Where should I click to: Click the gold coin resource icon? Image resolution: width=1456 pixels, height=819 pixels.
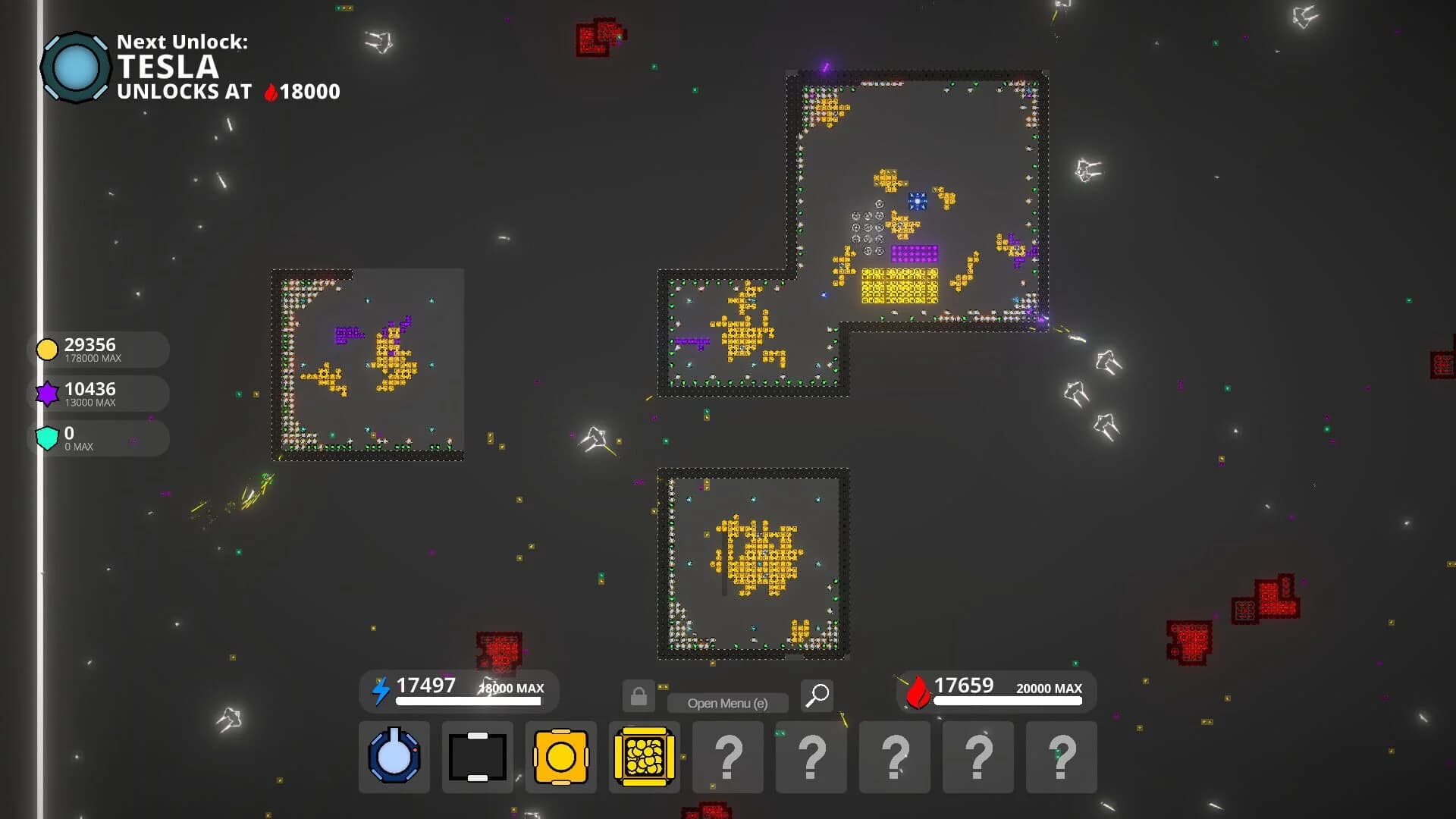pos(47,348)
